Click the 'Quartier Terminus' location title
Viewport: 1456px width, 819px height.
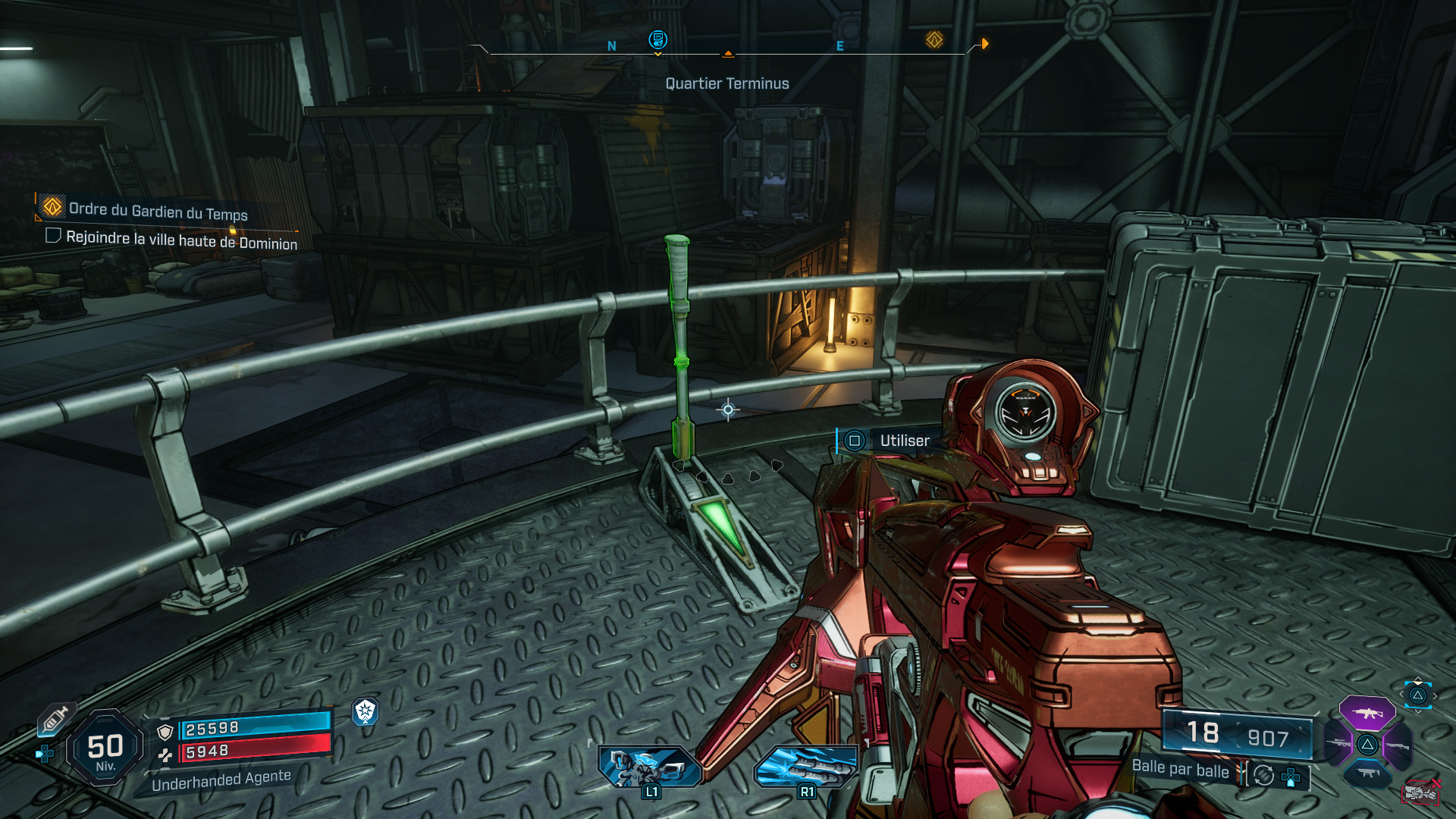[x=726, y=83]
